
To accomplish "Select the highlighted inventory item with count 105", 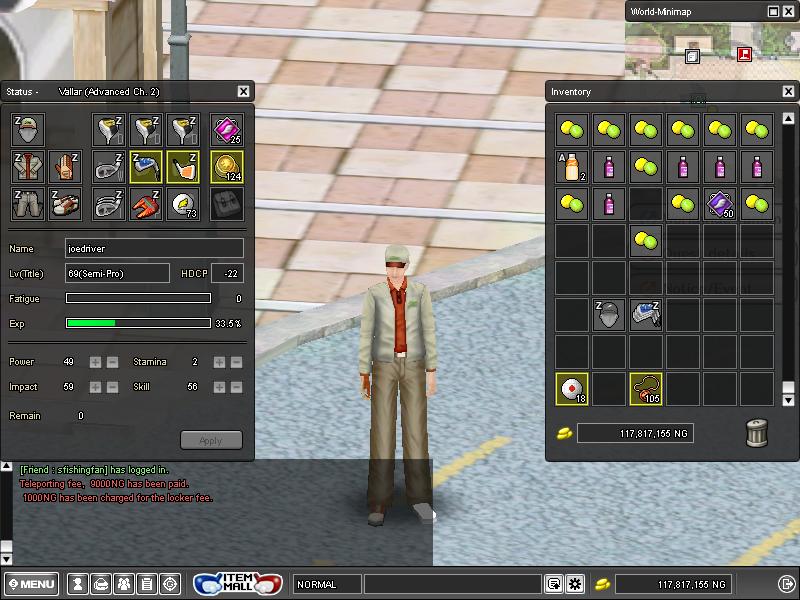I will click(646, 388).
